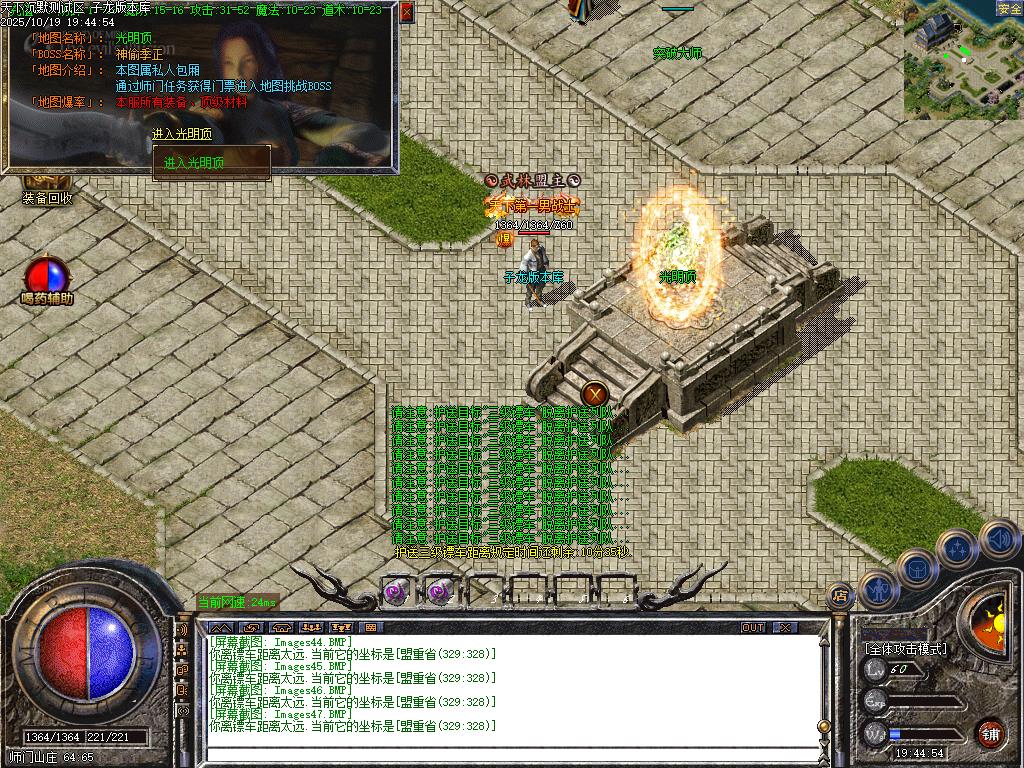
Task: Open the 喝药辅助 potion assist orb
Action: click(x=47, y=276)
